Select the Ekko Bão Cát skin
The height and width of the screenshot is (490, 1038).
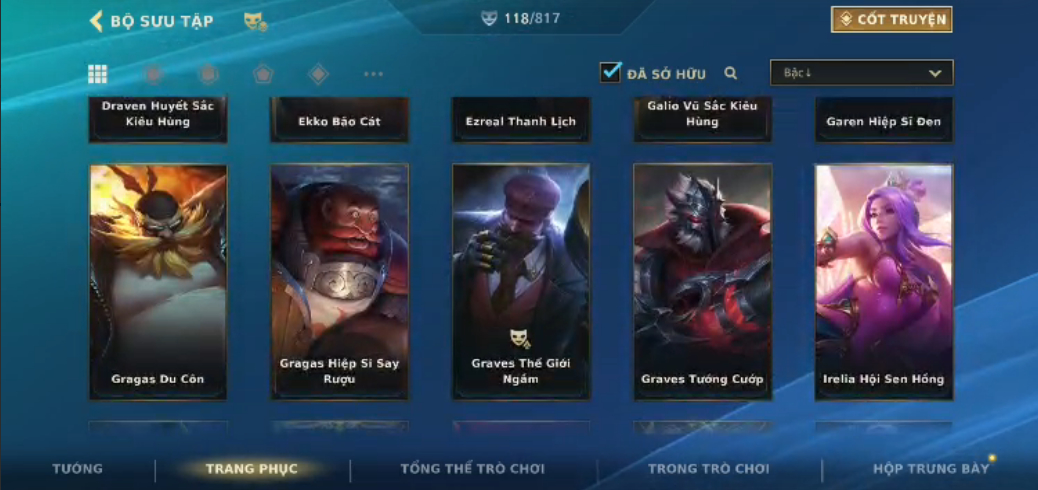(x=339, y=121)
